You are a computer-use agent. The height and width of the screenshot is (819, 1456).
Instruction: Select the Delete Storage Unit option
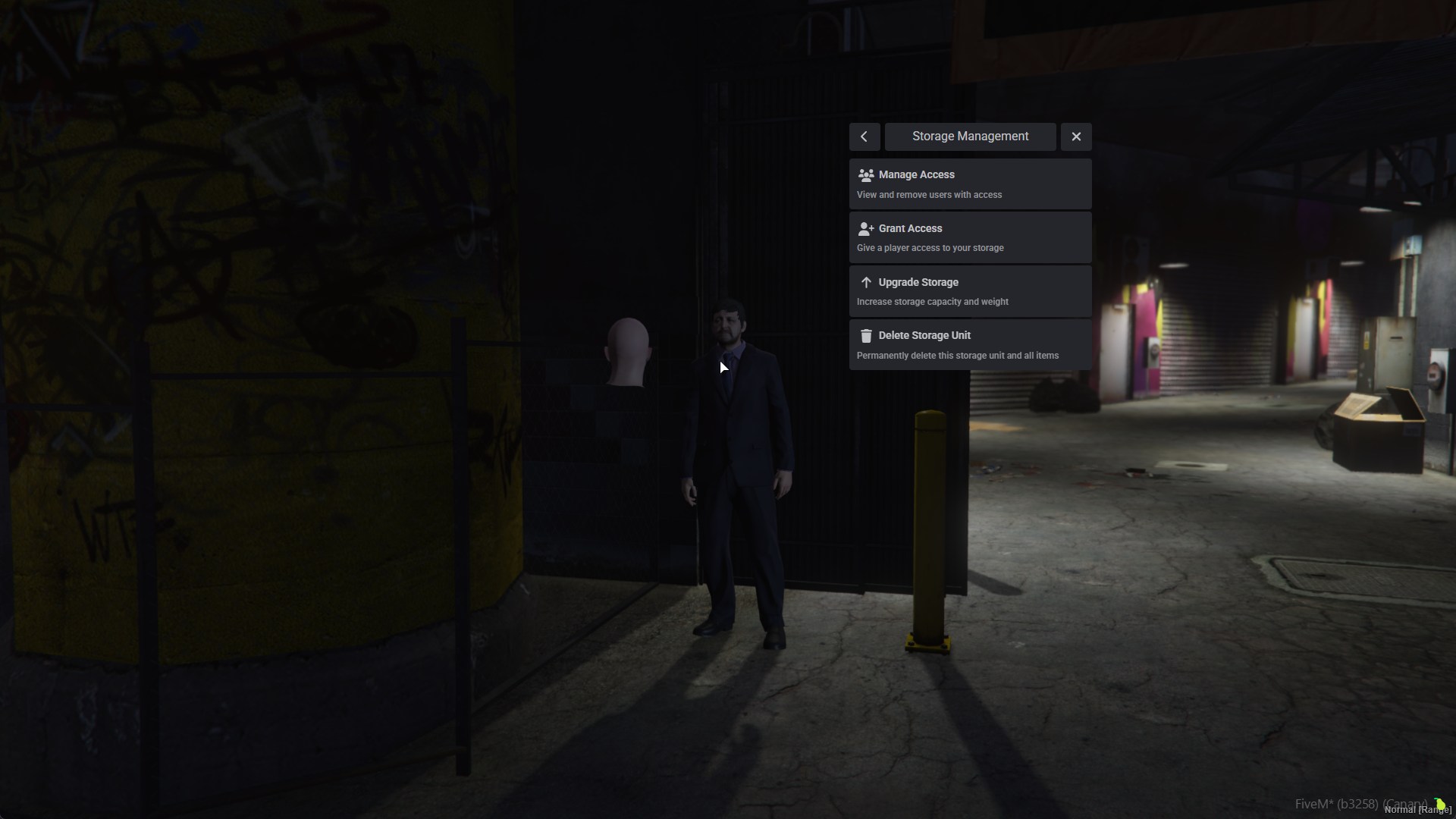970,344
